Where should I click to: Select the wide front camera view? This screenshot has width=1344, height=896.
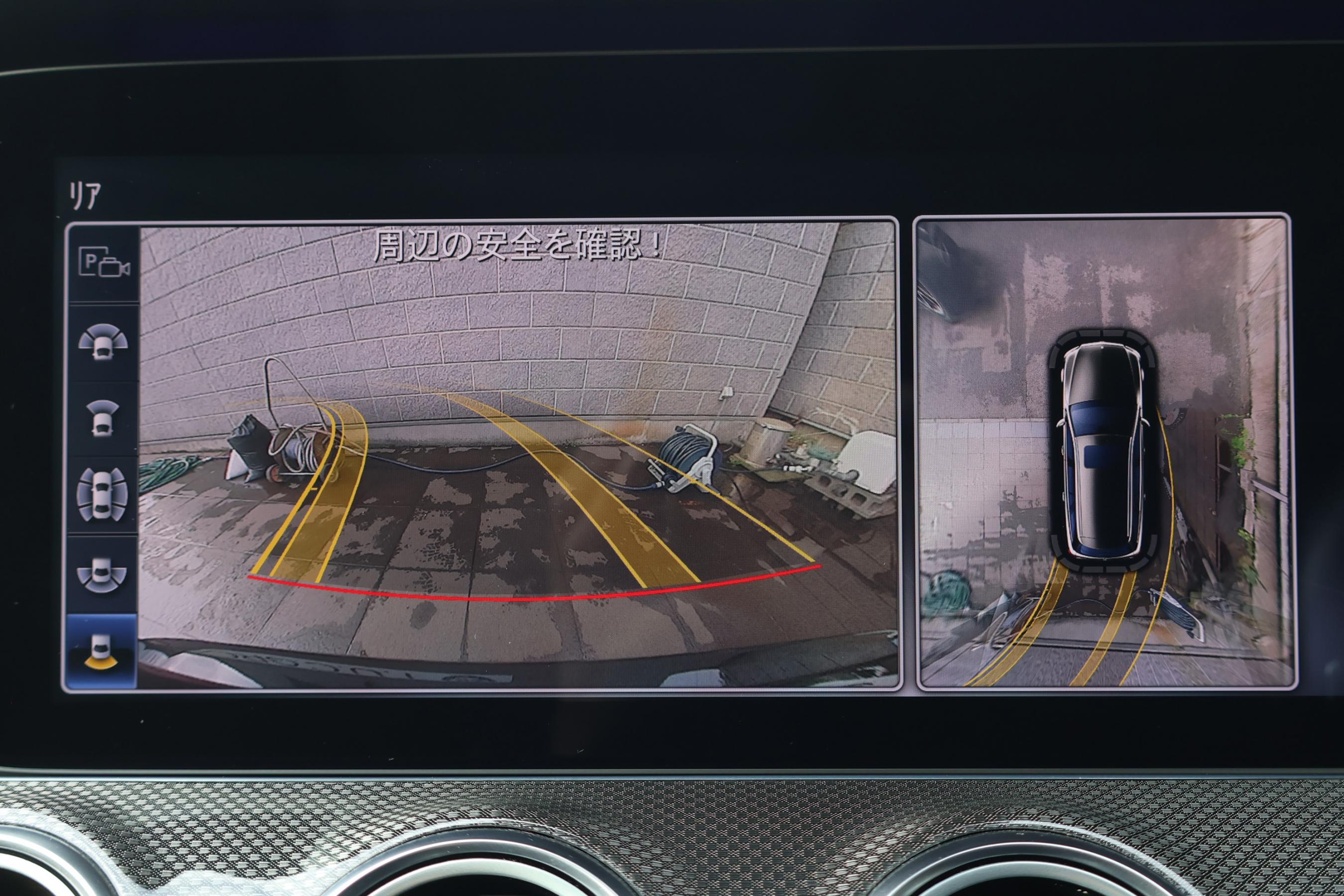(103, 342)
